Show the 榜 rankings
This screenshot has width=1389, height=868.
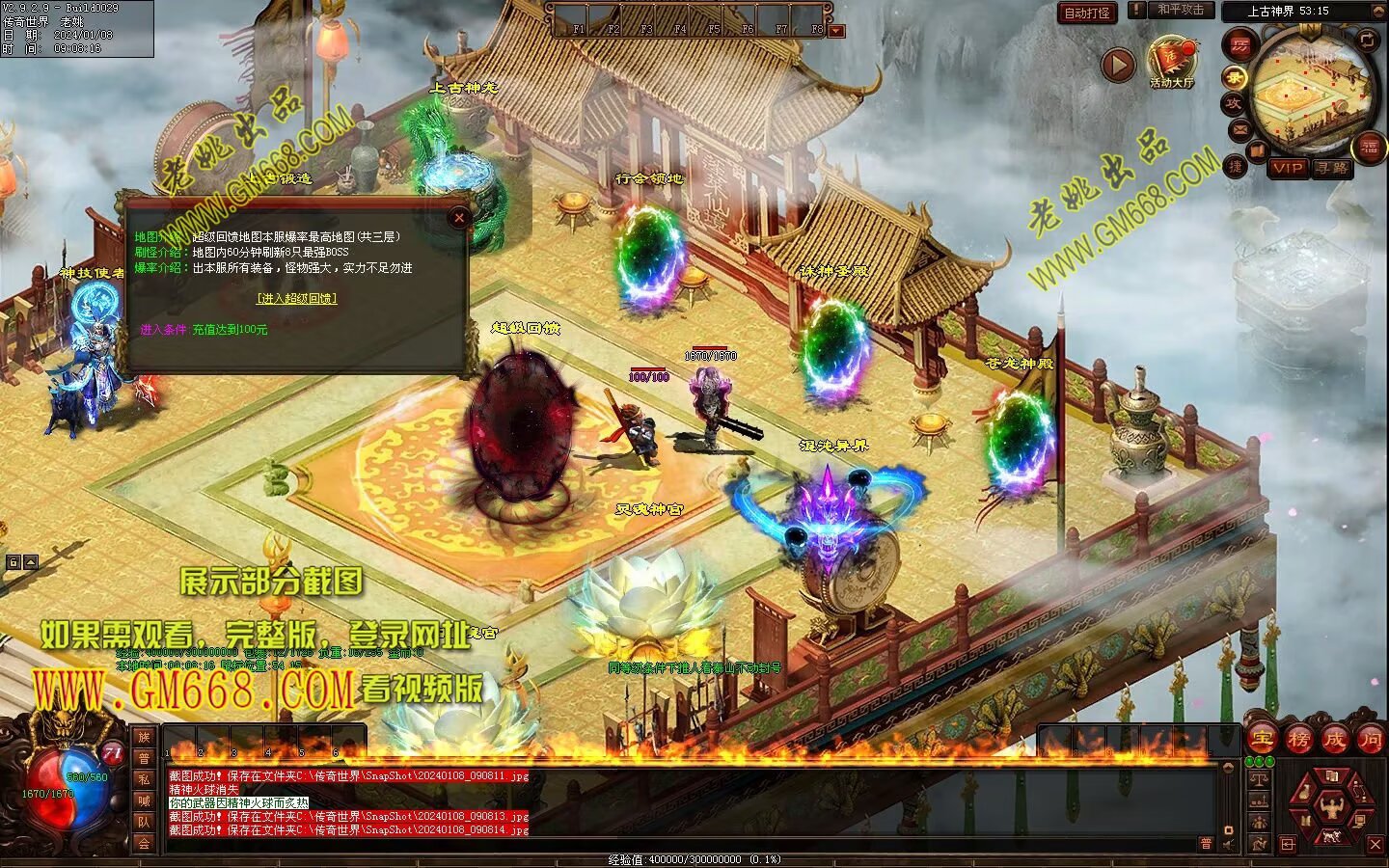pos(1298,740)
